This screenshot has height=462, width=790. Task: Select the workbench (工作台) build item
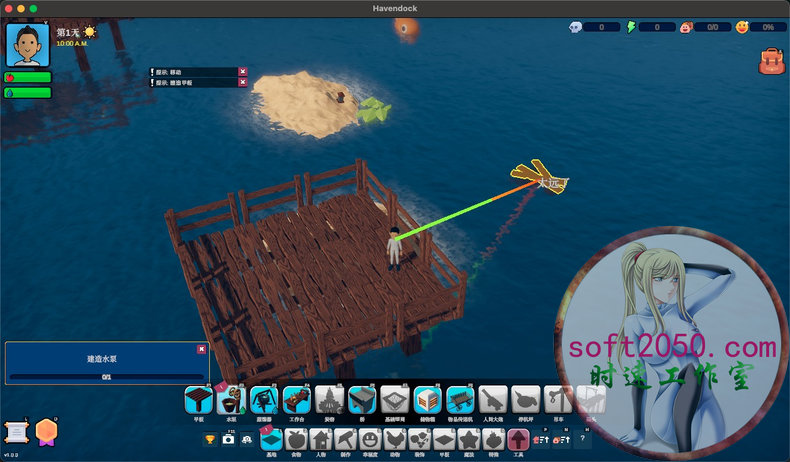coord(297,401)
